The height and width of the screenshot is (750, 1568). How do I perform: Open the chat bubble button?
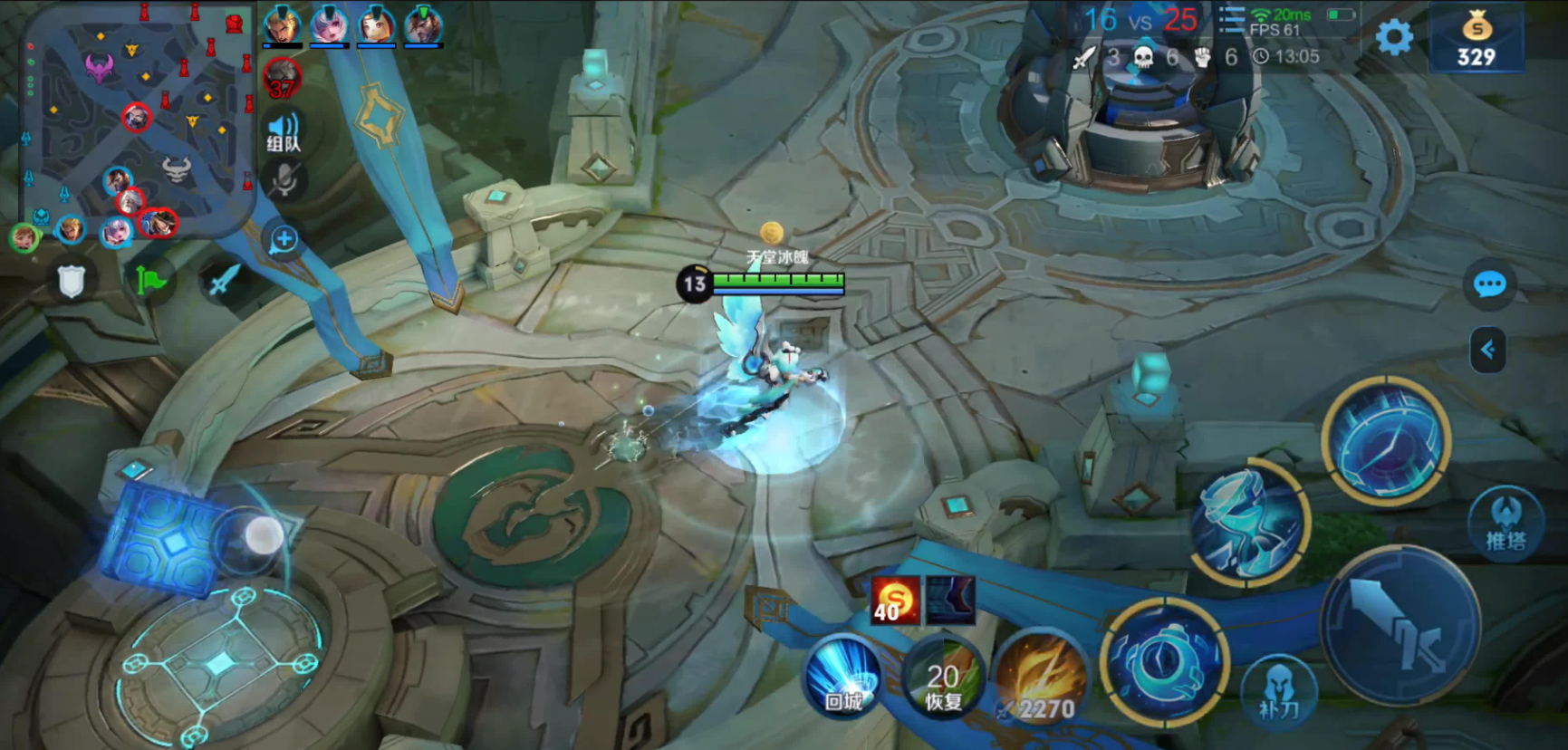pyautogui.click(x=1489, y=285)
